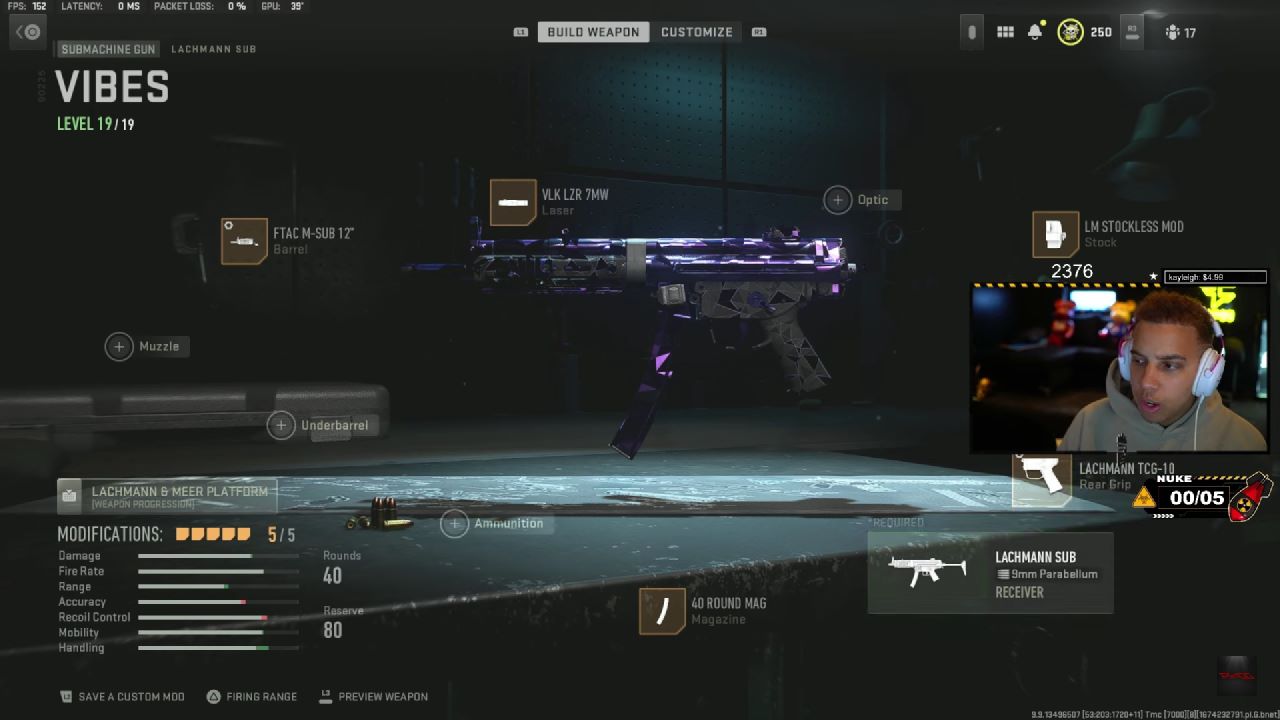Image resolution: width=1280 pixels, height=720 pixels.
Task: Select the FTAC M-SUB 12" barrel icon
Action: pos(244,241)
